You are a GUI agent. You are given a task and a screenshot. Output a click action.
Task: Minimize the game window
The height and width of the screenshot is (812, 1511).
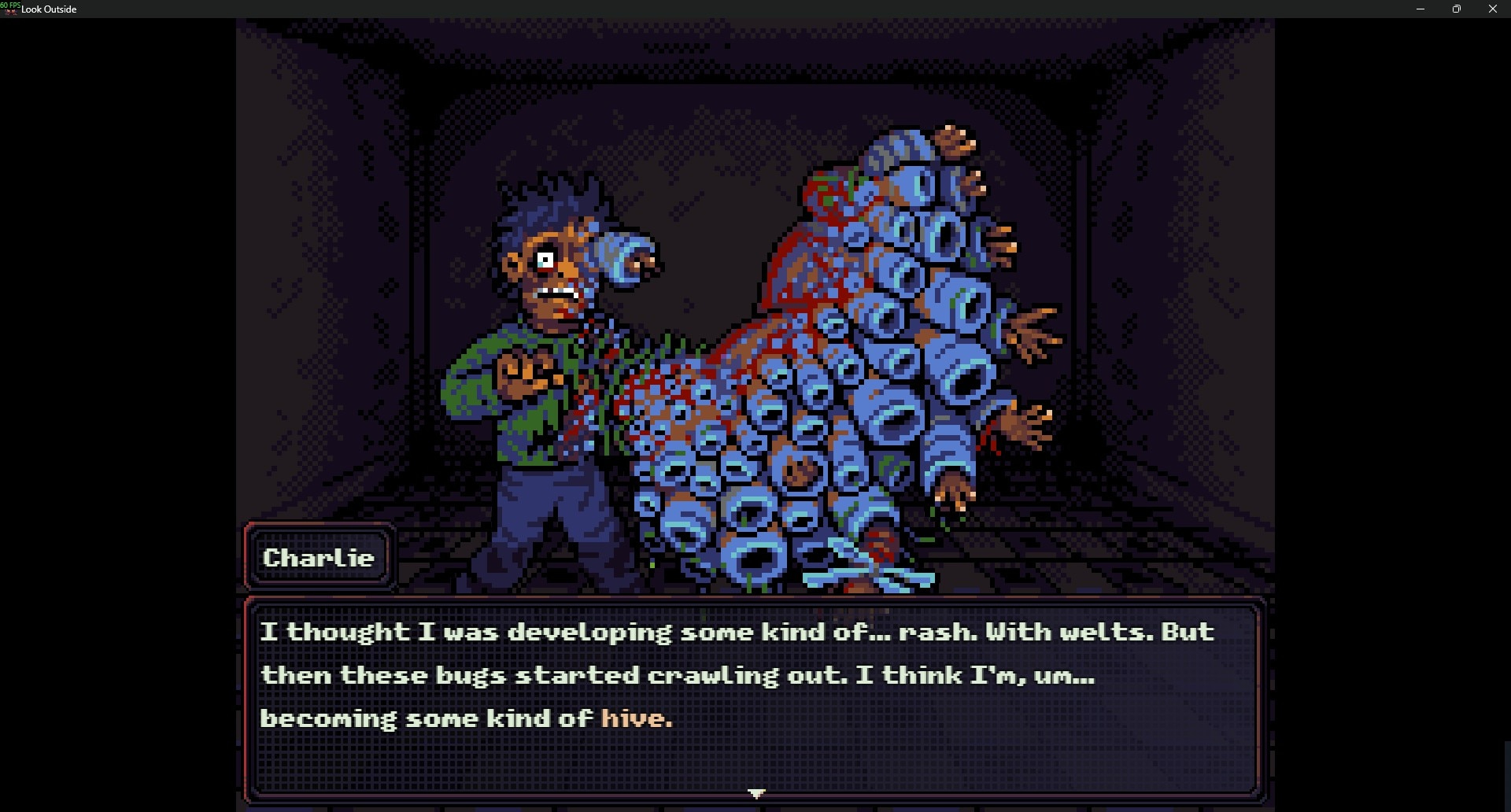click(x=1420, y=9)
